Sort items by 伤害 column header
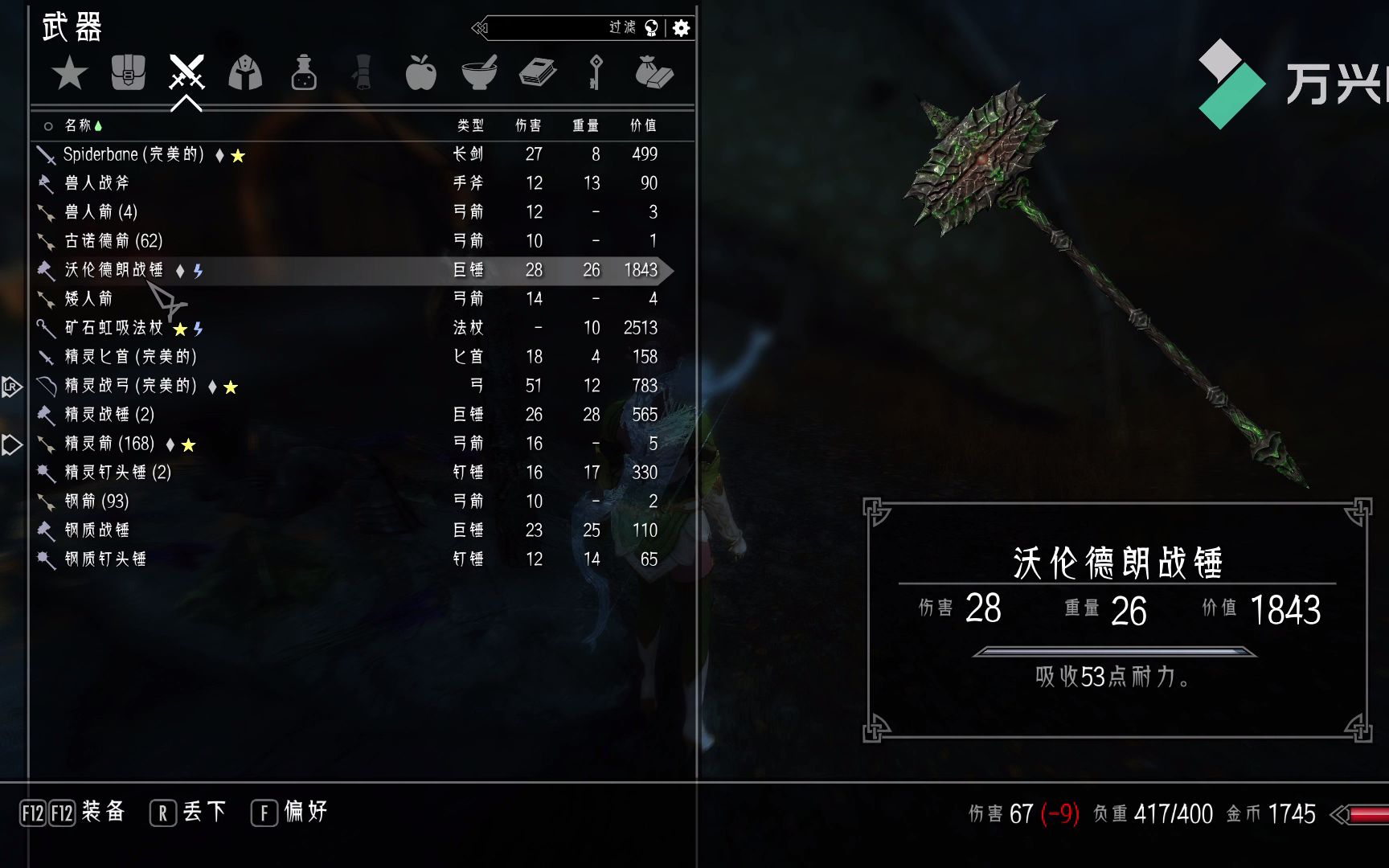 (528, 125)
